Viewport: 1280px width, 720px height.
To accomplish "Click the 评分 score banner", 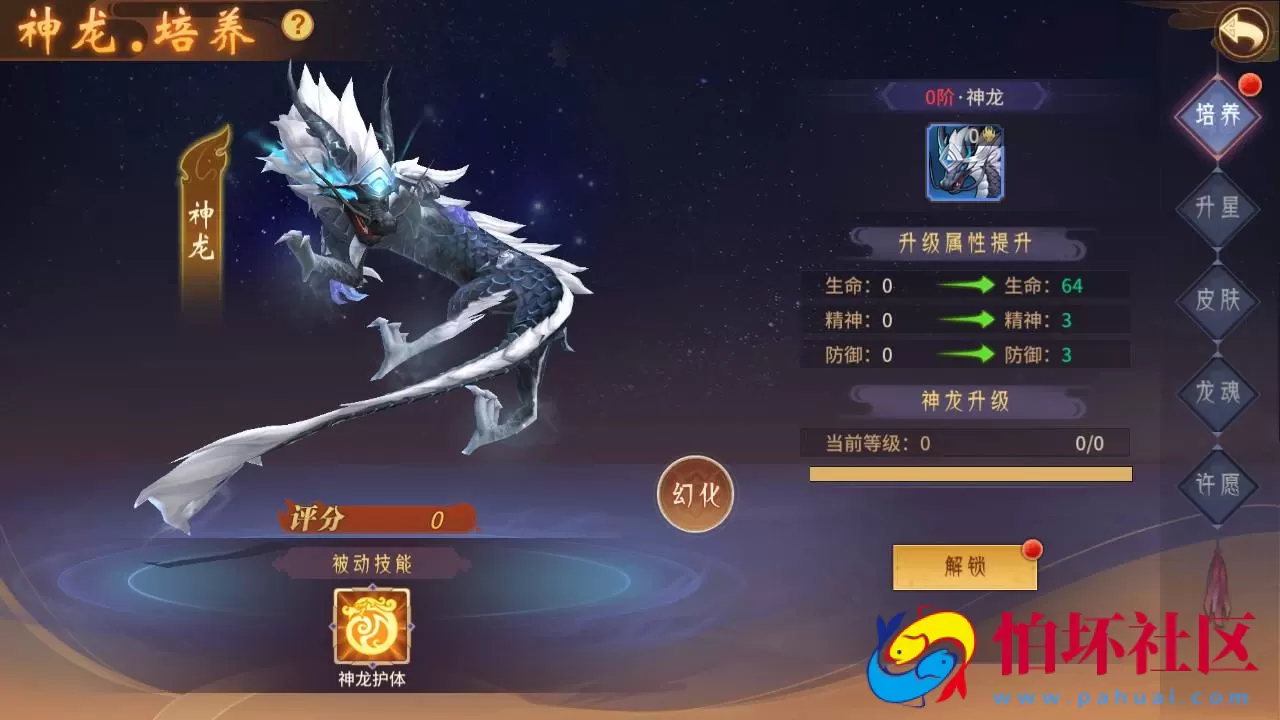I will [x=375, y=516].
